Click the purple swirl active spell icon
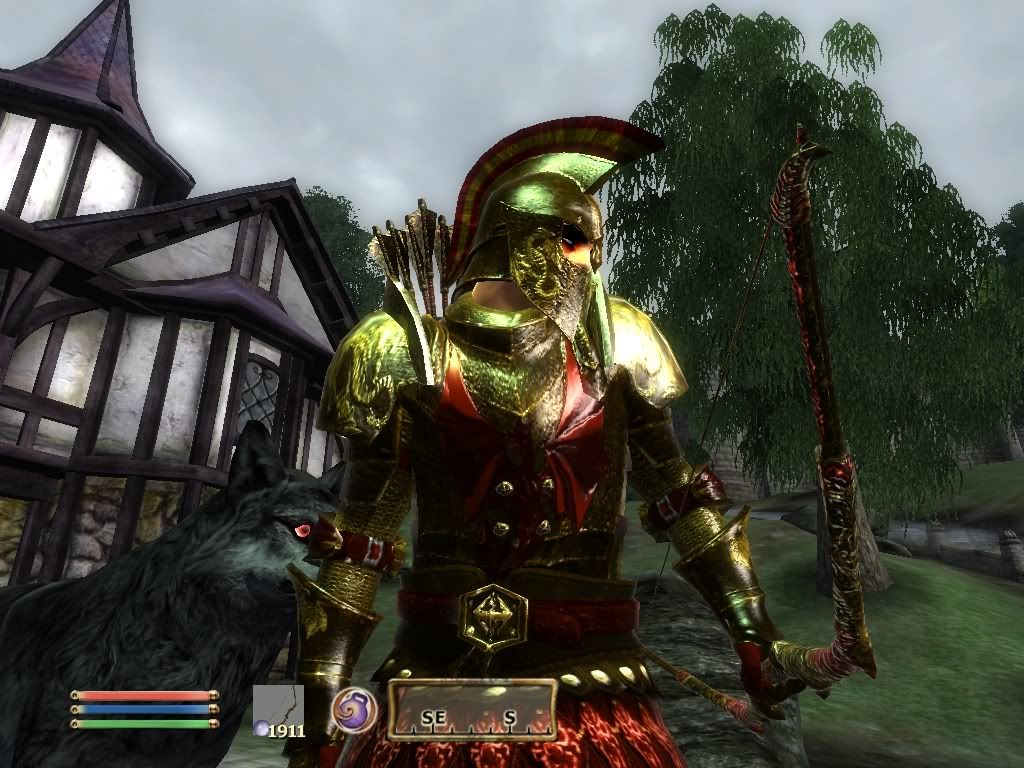The height and width of the screenshot is (768, 1024). click(x=354, y=709)
